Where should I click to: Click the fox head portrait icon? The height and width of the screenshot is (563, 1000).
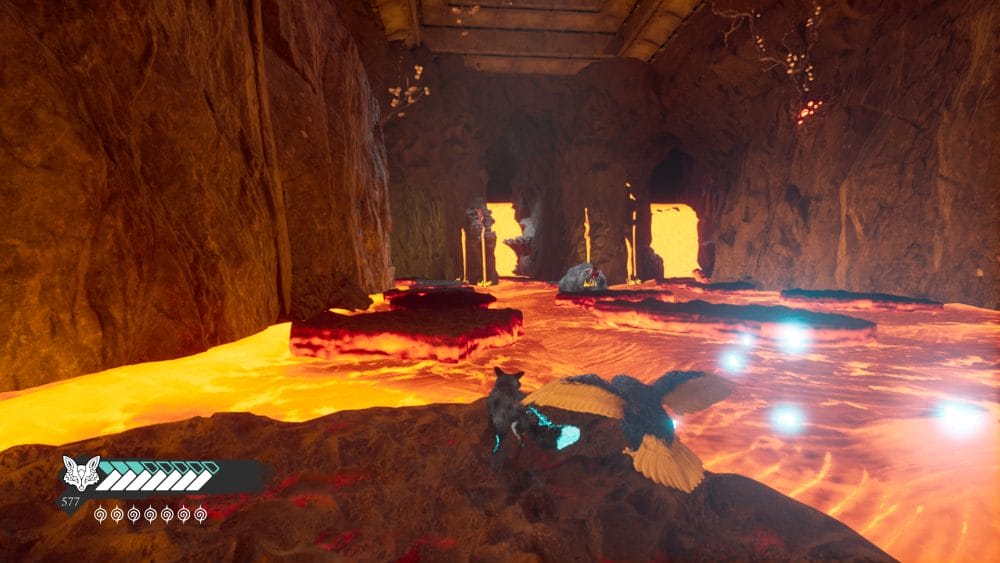81,473
